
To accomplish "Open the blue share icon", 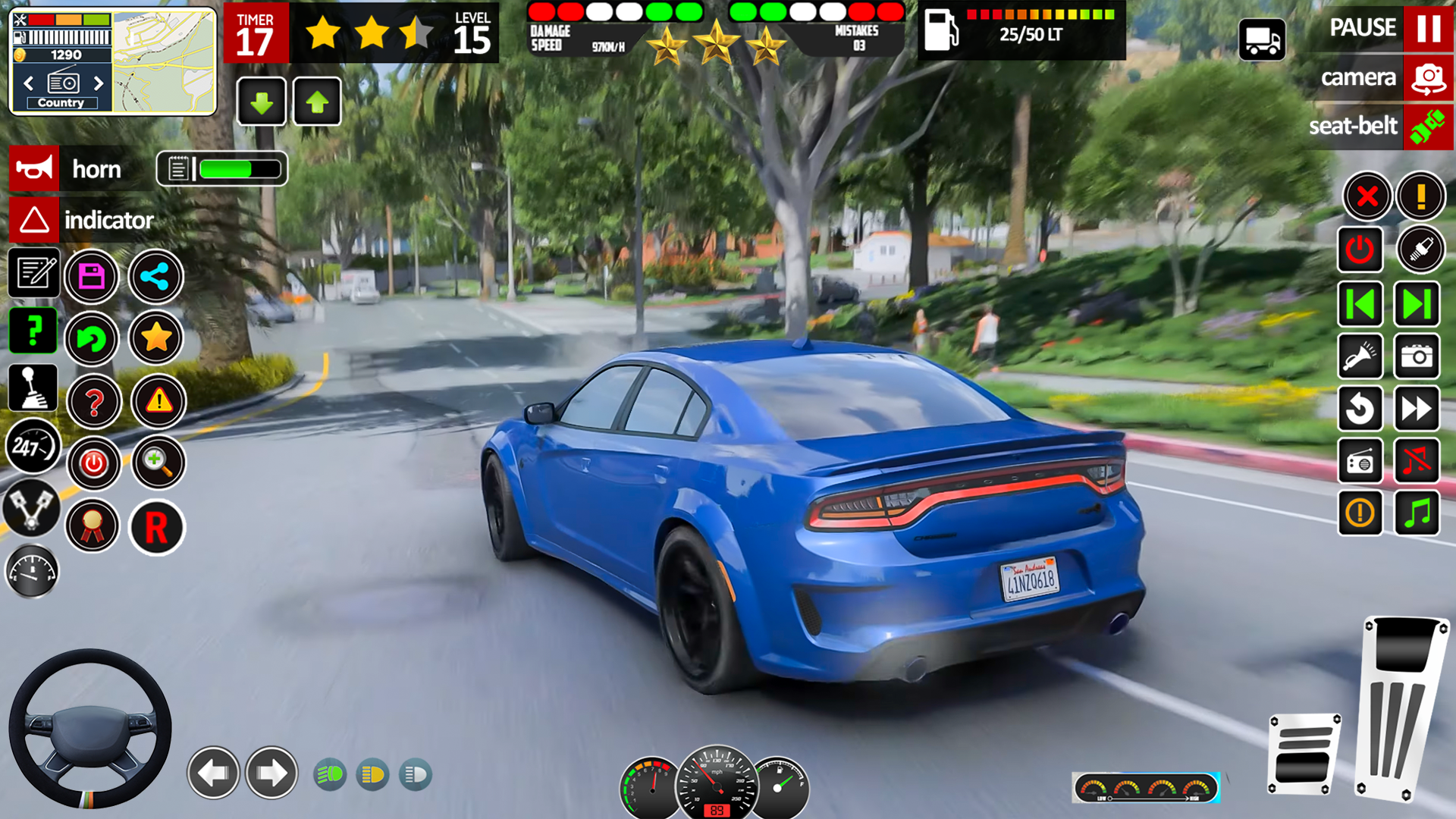I will pos(155,277).
